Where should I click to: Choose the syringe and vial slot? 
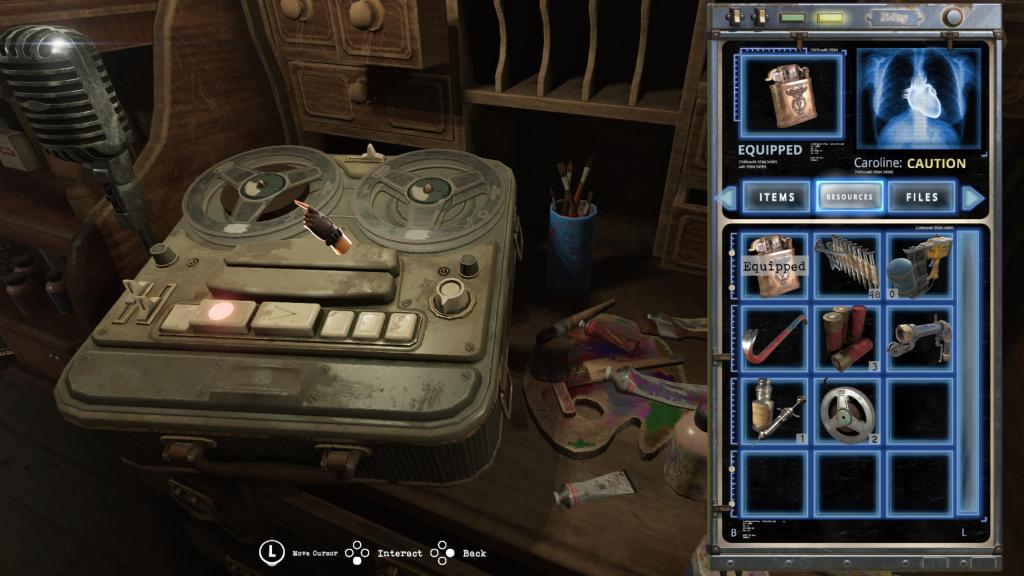click(x=775, y=410)
